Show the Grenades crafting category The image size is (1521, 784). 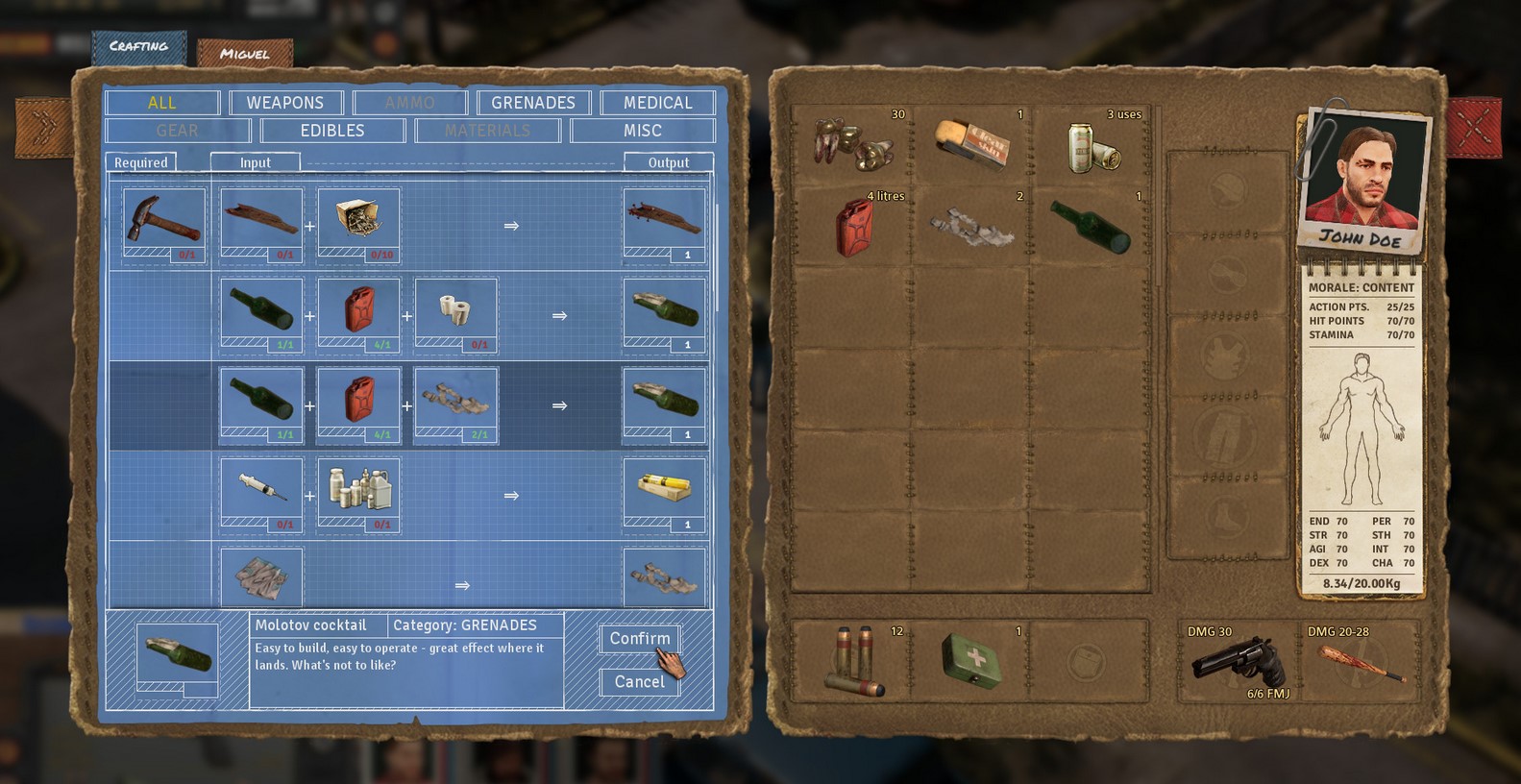click(x=532, y=103)
